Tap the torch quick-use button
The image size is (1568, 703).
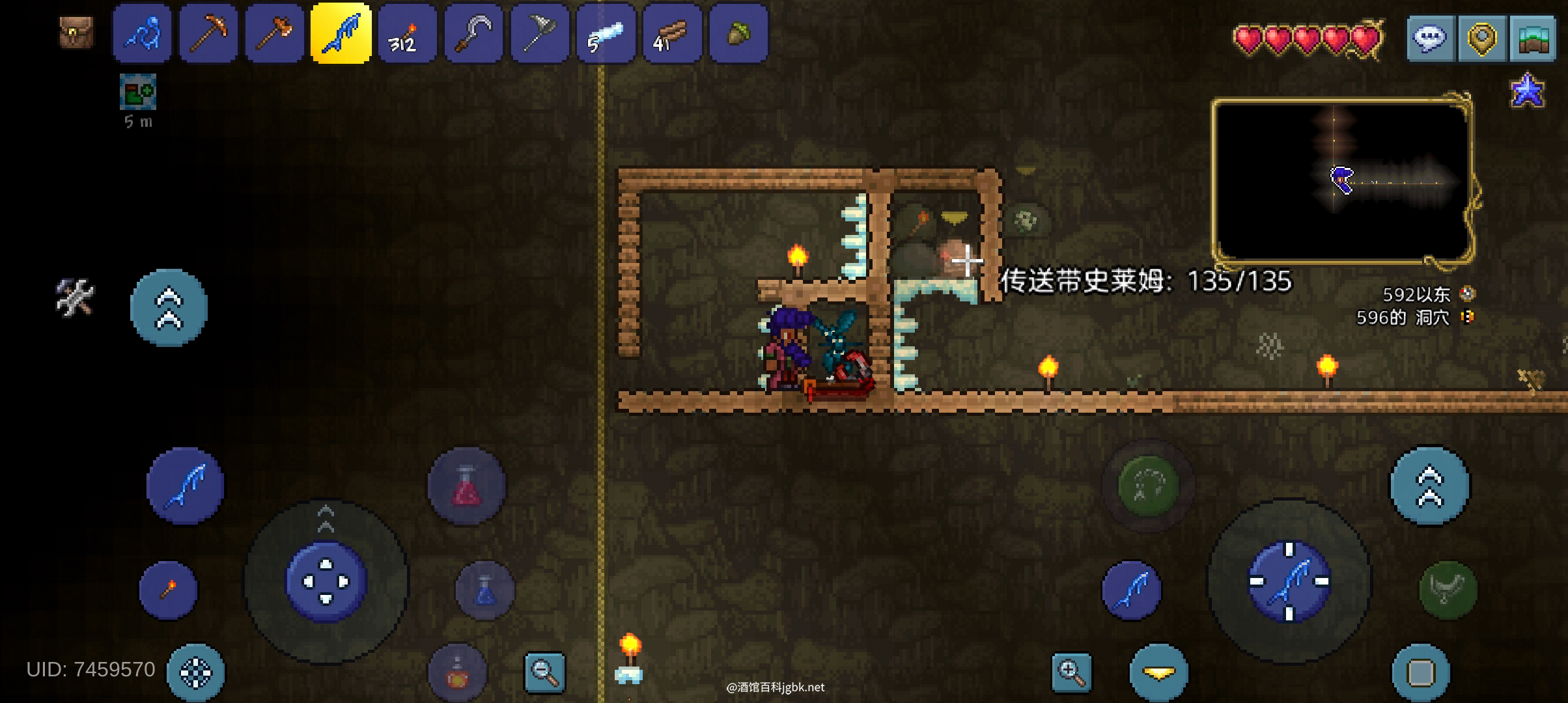[168, 590]
